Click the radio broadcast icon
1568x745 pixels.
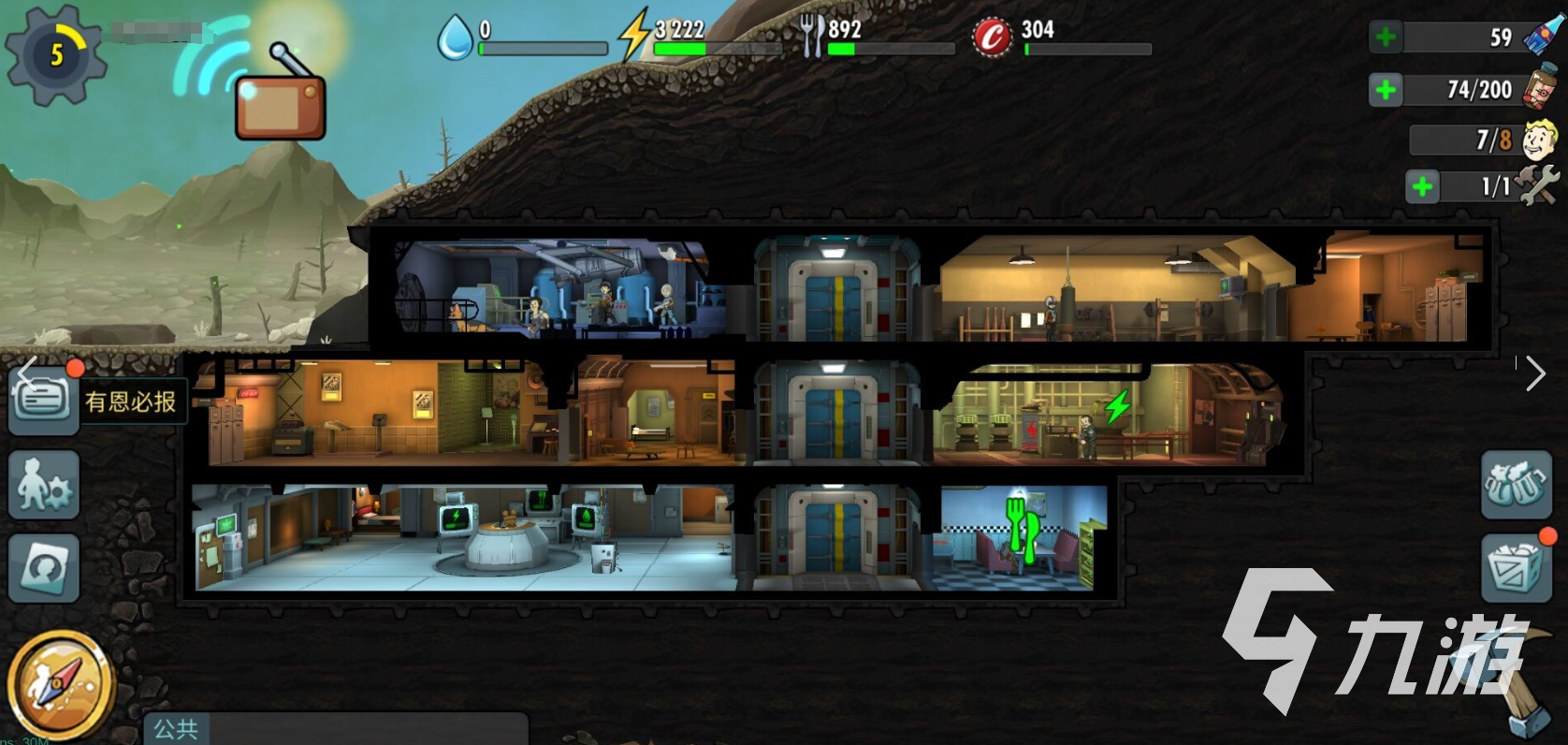click(280, 102)
